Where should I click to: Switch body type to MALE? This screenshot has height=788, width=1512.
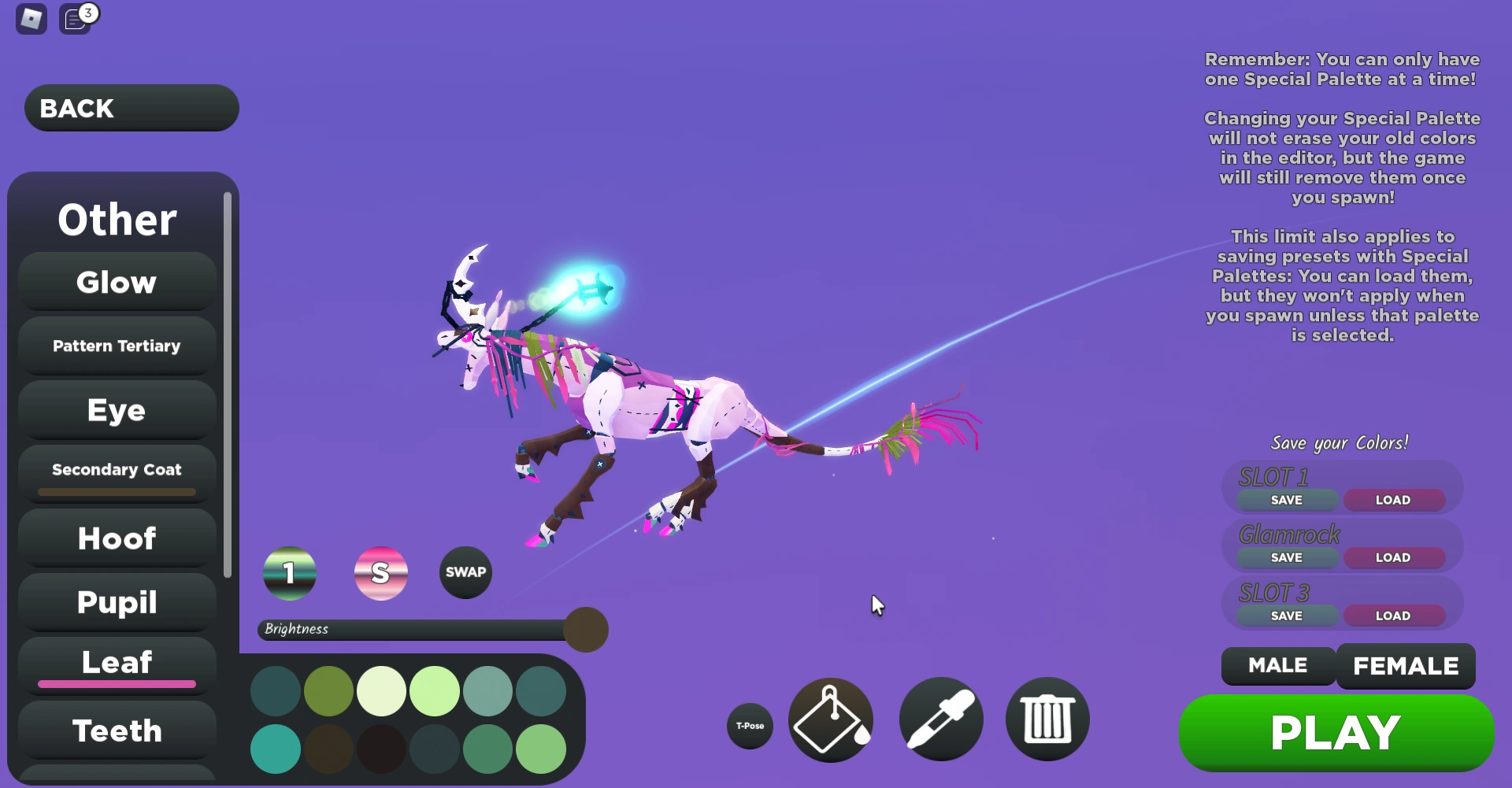pos(1277,665)
